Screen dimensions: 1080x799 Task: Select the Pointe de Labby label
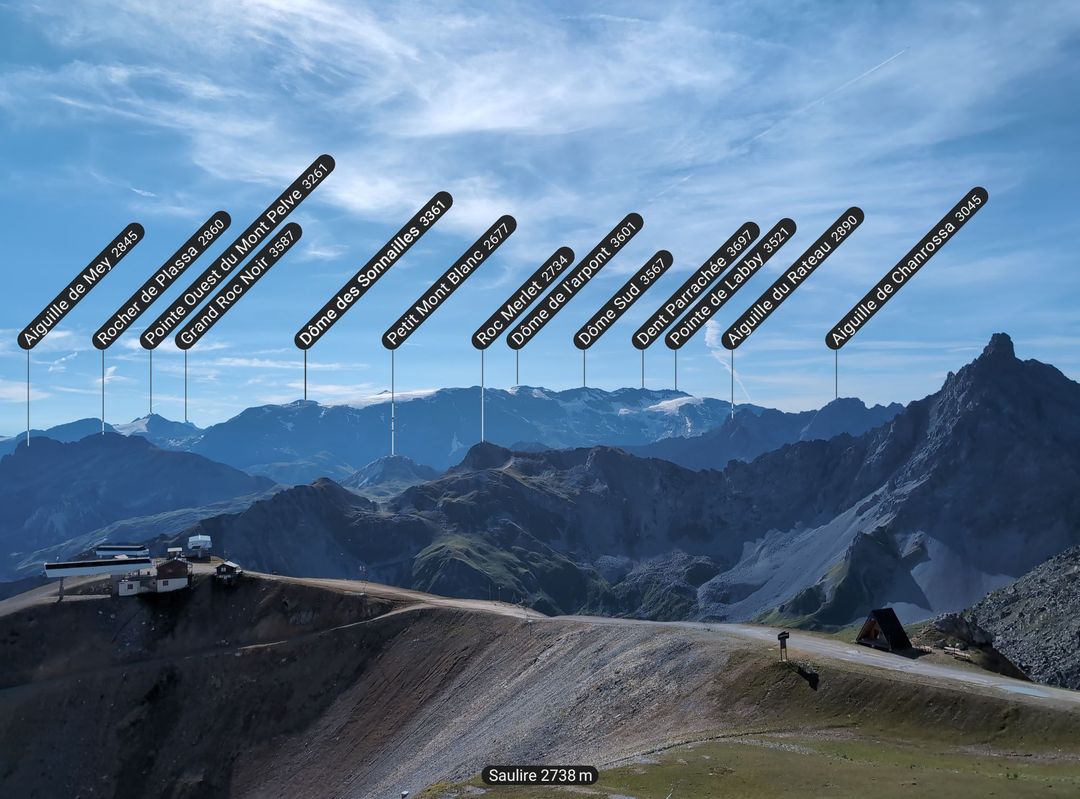point(730,284)
